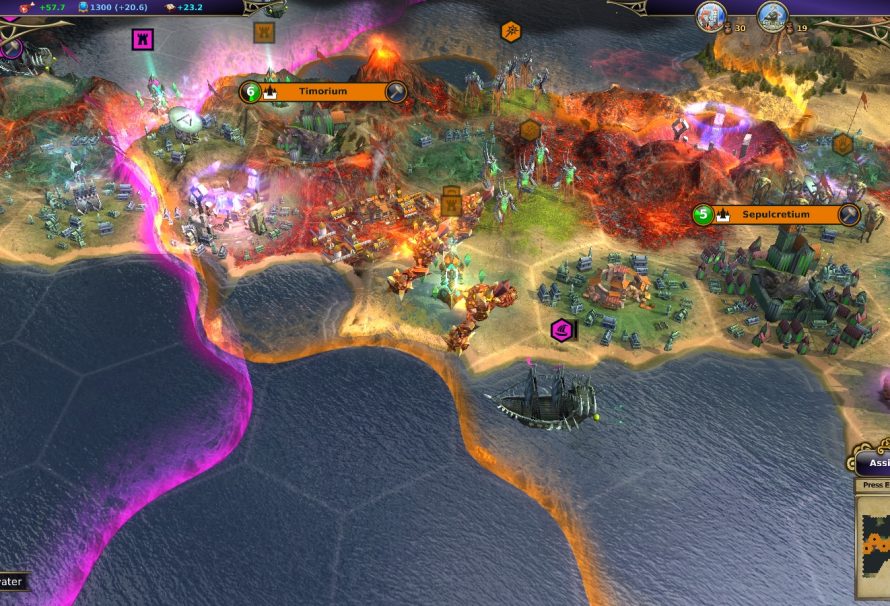
Task: Click Sepulcretium's production hammer icon
Action: [849, 214]
